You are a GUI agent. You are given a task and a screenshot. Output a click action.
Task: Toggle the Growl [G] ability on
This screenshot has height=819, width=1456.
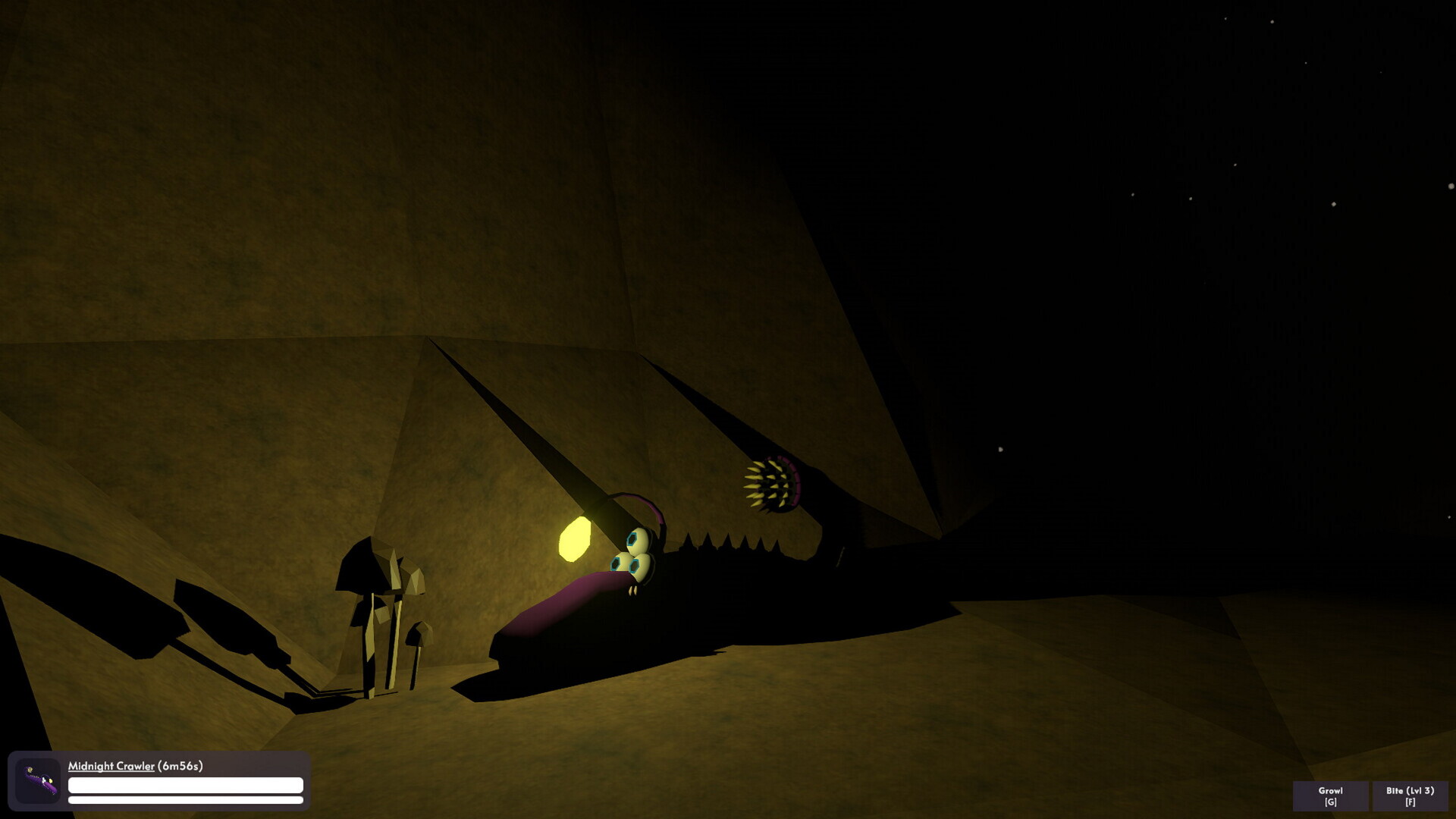pyautogui.click(x=1329, y=796)
